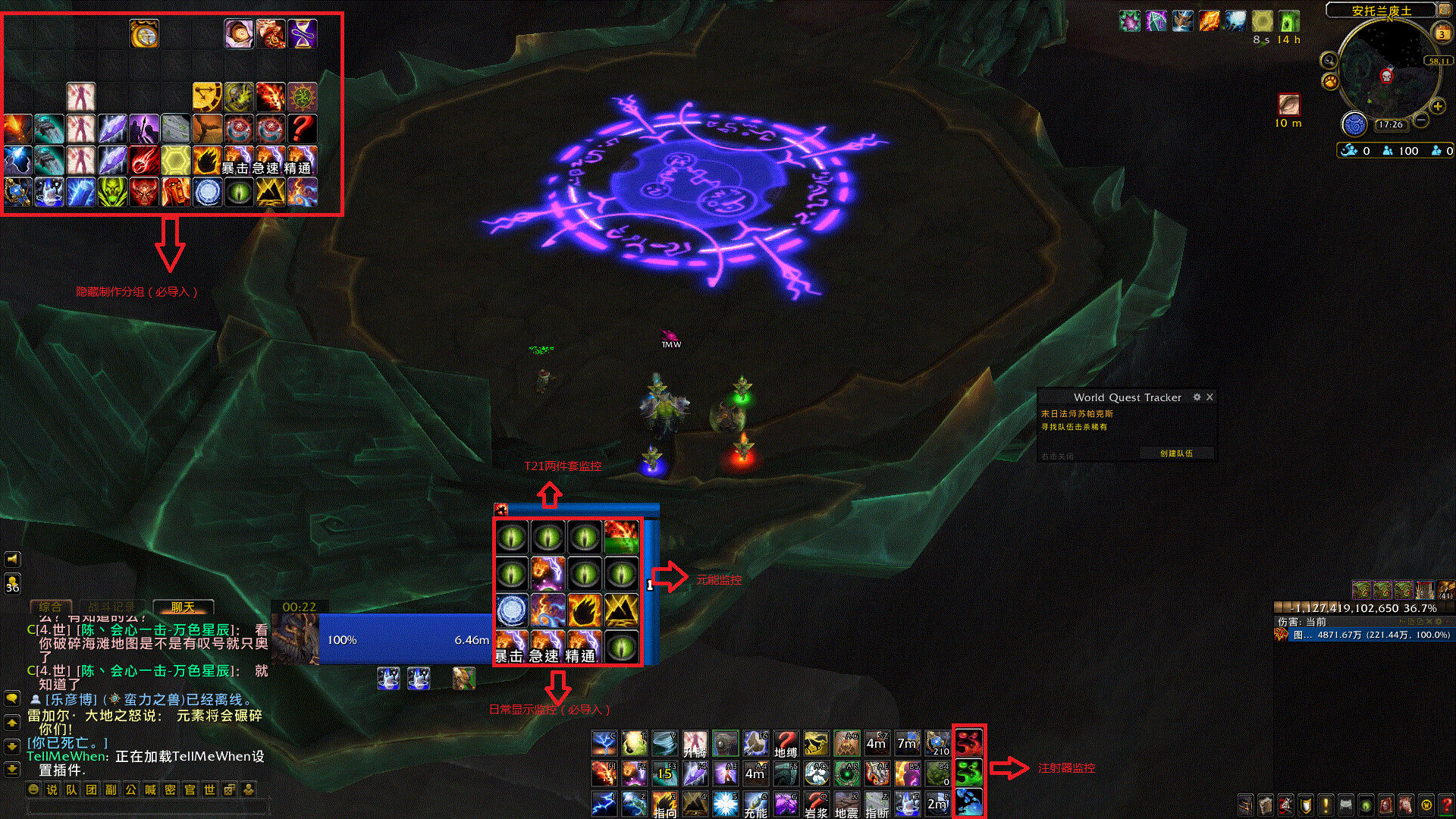The width and height of the screenshot is (1456, 819).
Task: Click the dice roll icon on the chat bar
Action: pyautogui.click(x=229, y=789)
